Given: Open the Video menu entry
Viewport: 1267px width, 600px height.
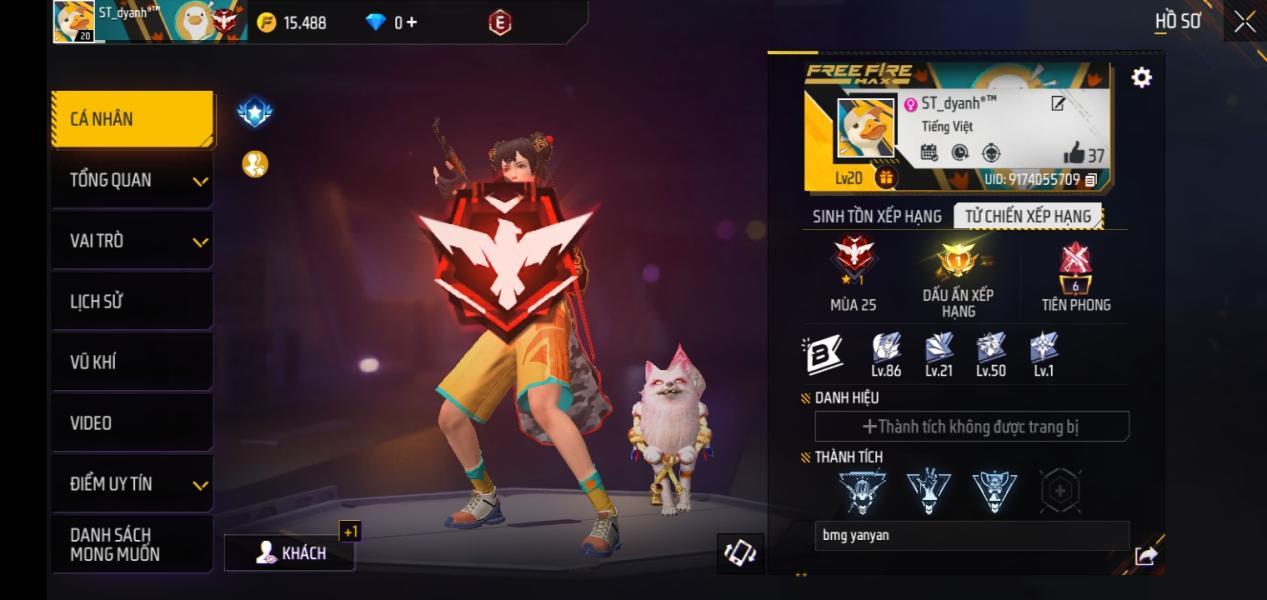Looking at the screenshot, I should coord(132,423).
